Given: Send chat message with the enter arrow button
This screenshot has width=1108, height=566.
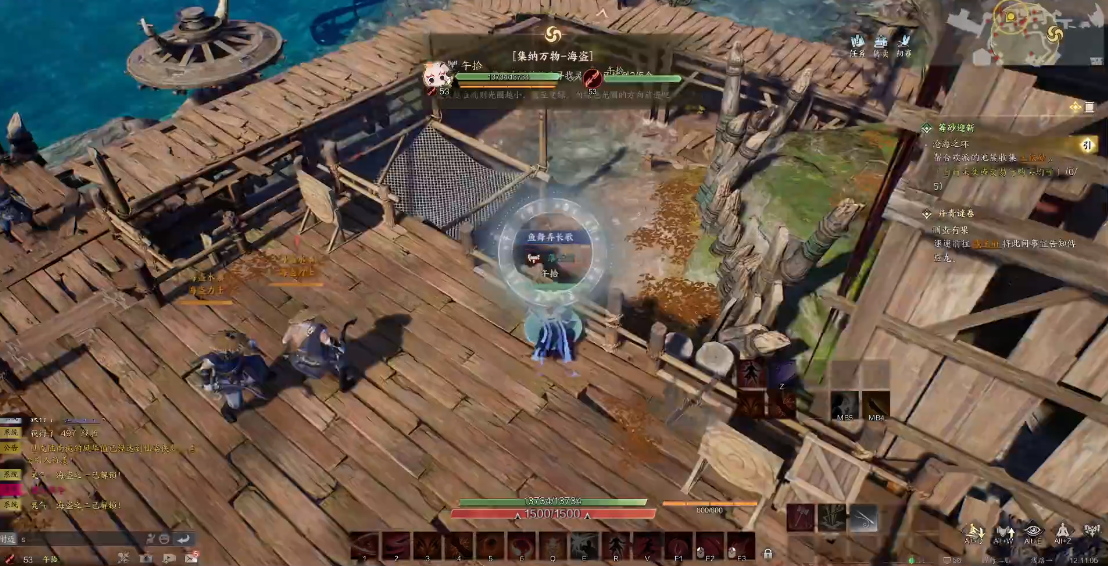Looking at the screenshot, I should pyautogui.click(x=184, y=538).
